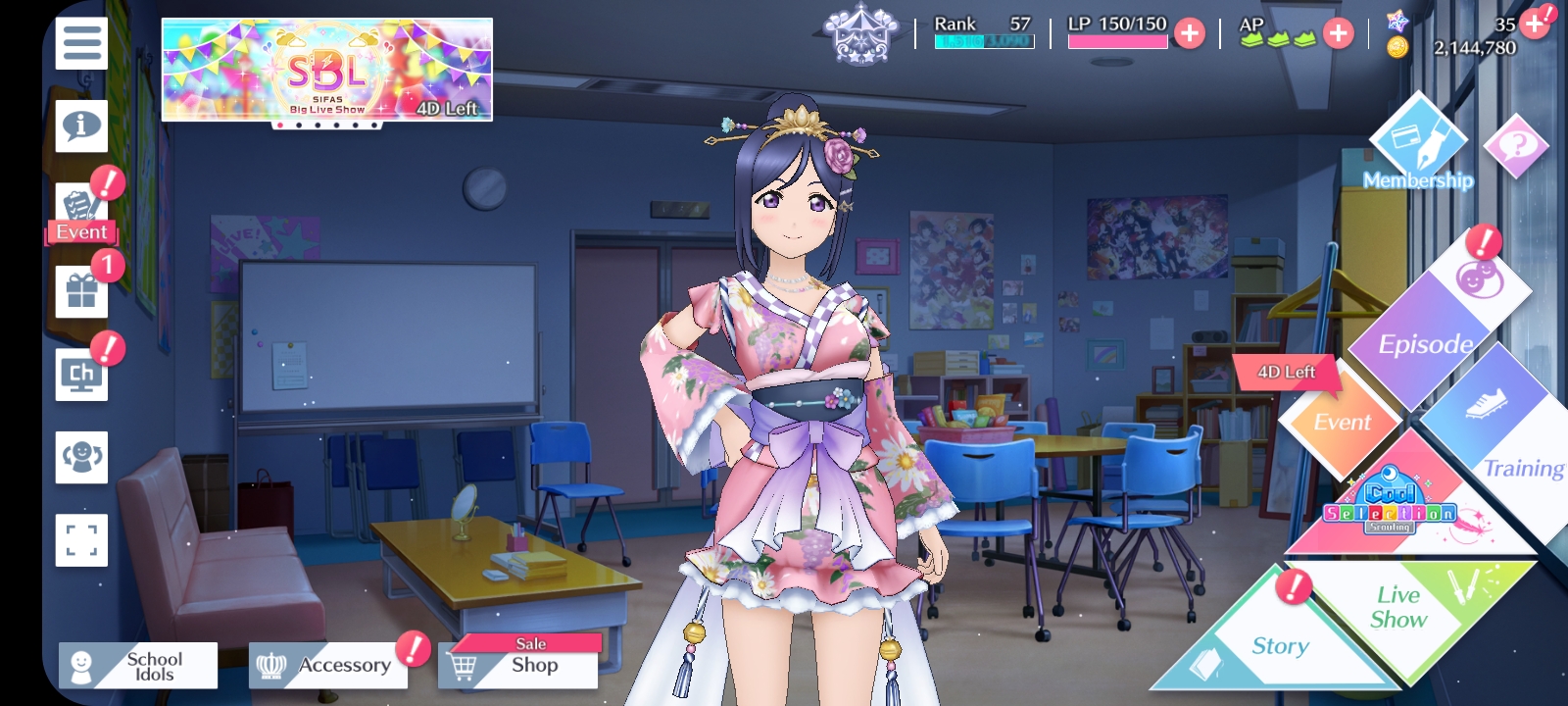Screen dimensions: 1568x706
Task: Enter the Shop with Sale tag
Action: [518, 665]
